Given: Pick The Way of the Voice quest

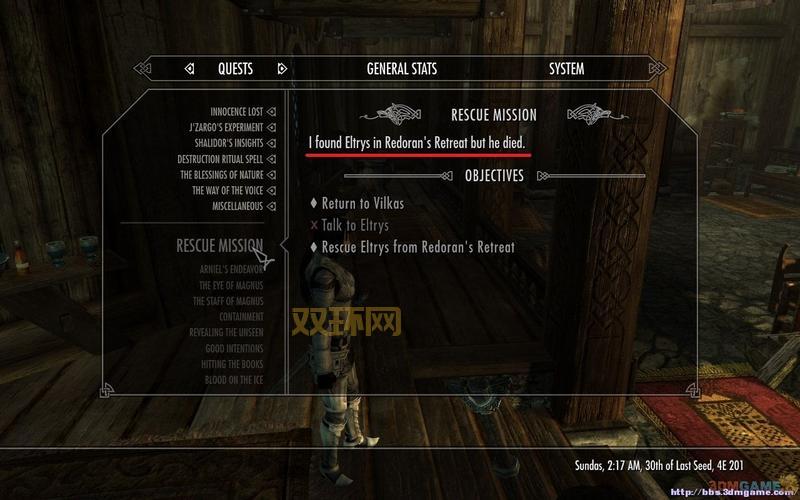Looking at the screenshot, I should pos(227,190).
